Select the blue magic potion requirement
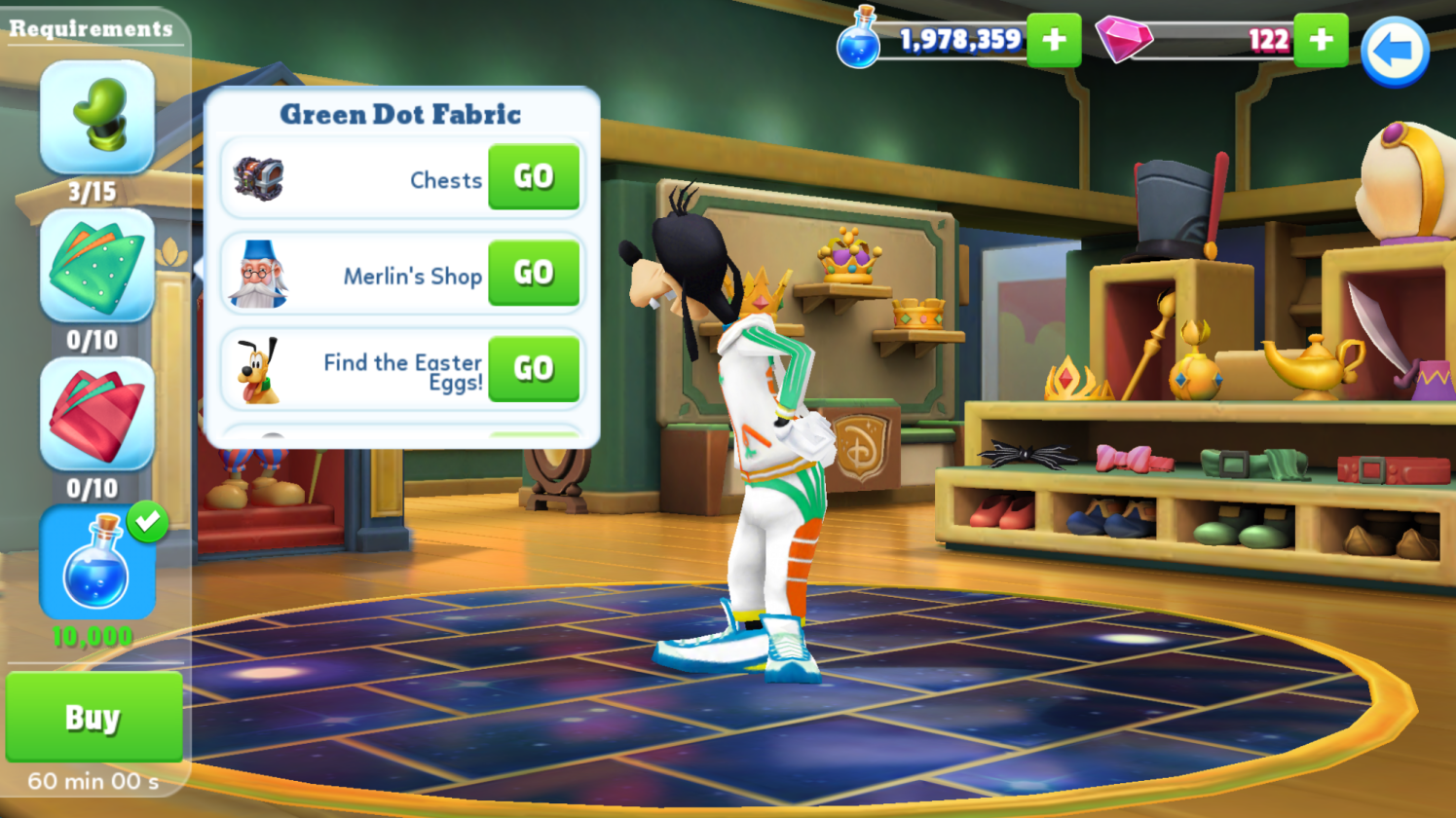The width and height of the screenshot is (1456, 818). (x=96, y=563)
